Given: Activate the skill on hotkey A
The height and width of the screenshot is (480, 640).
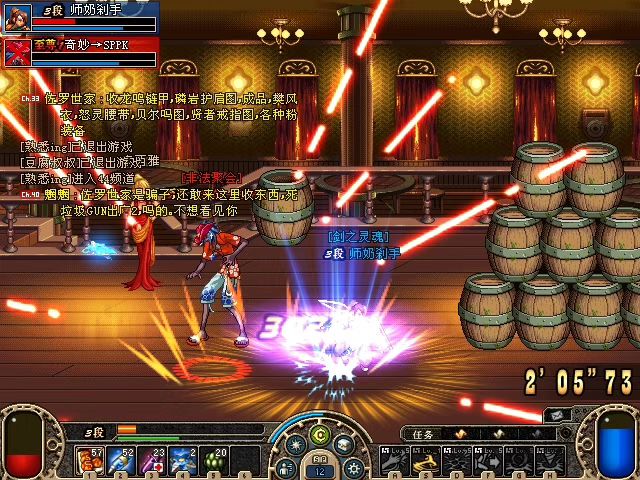Looking at the screenshot, I should [x=396, y=461].
